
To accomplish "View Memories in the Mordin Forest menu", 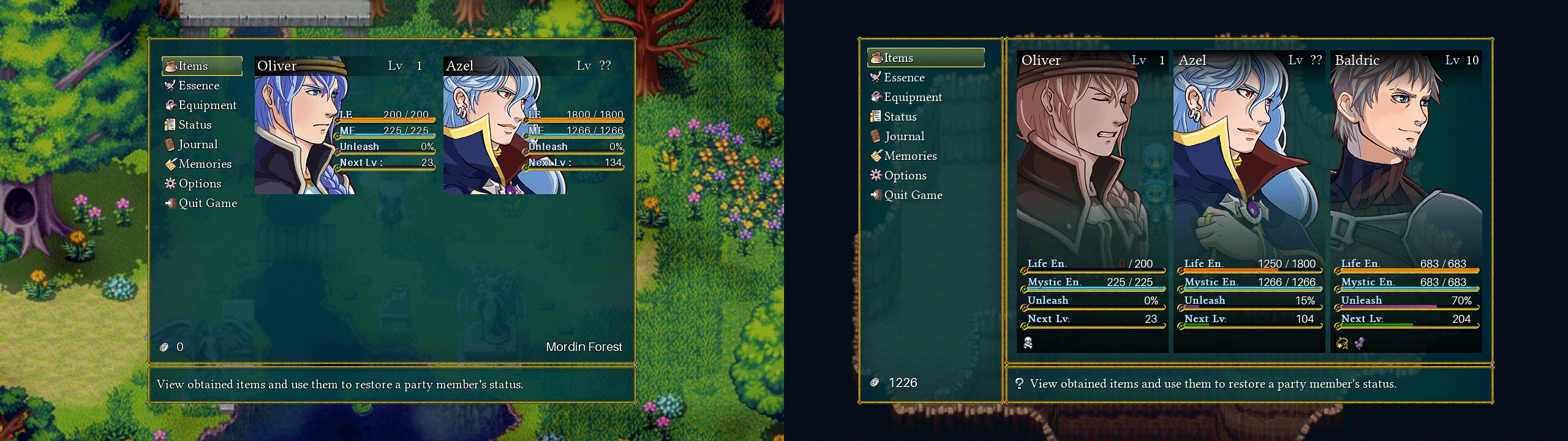I will pyautogui.click(x=205, y=164).
